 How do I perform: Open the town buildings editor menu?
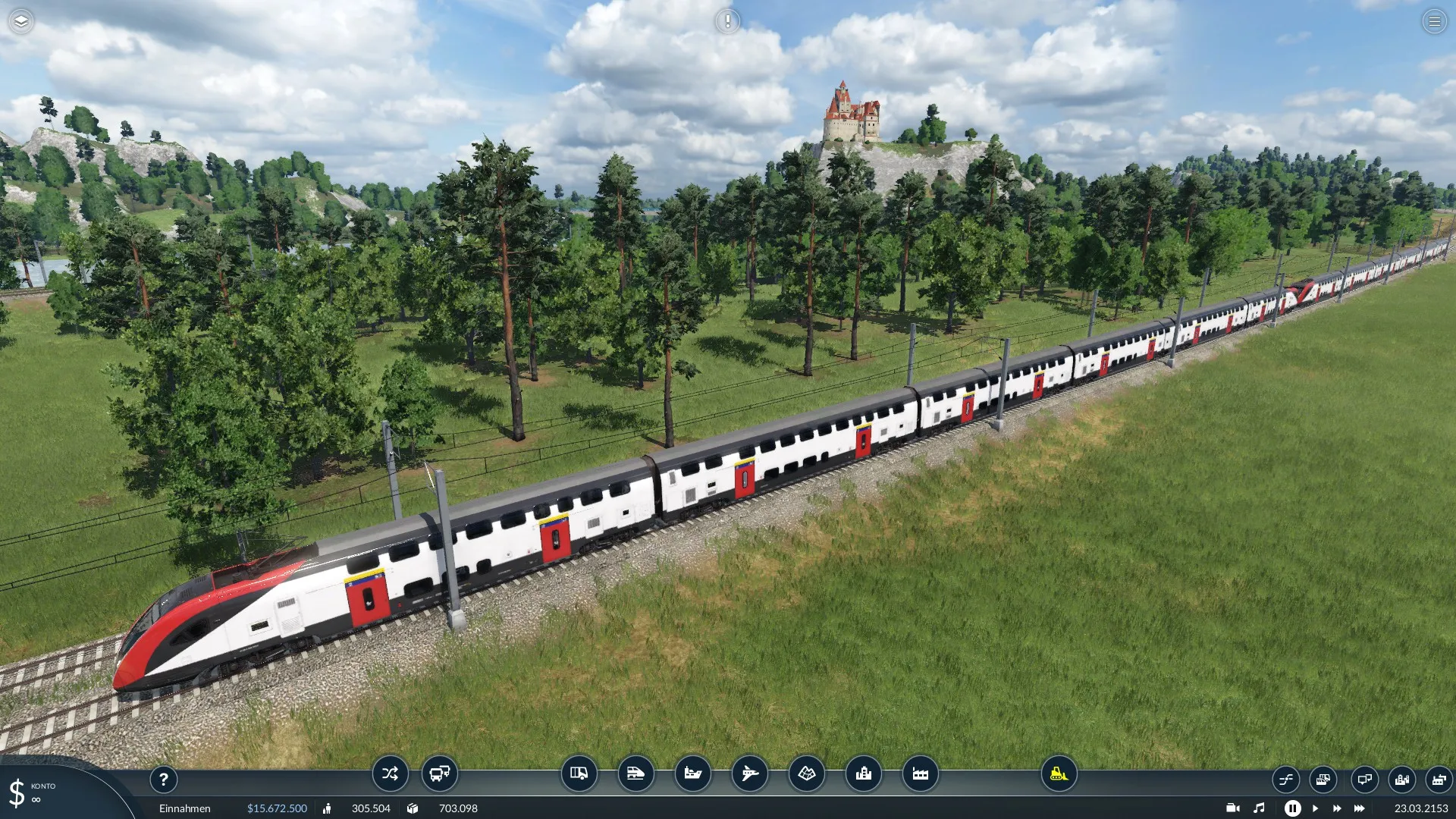tap(864, 774)
